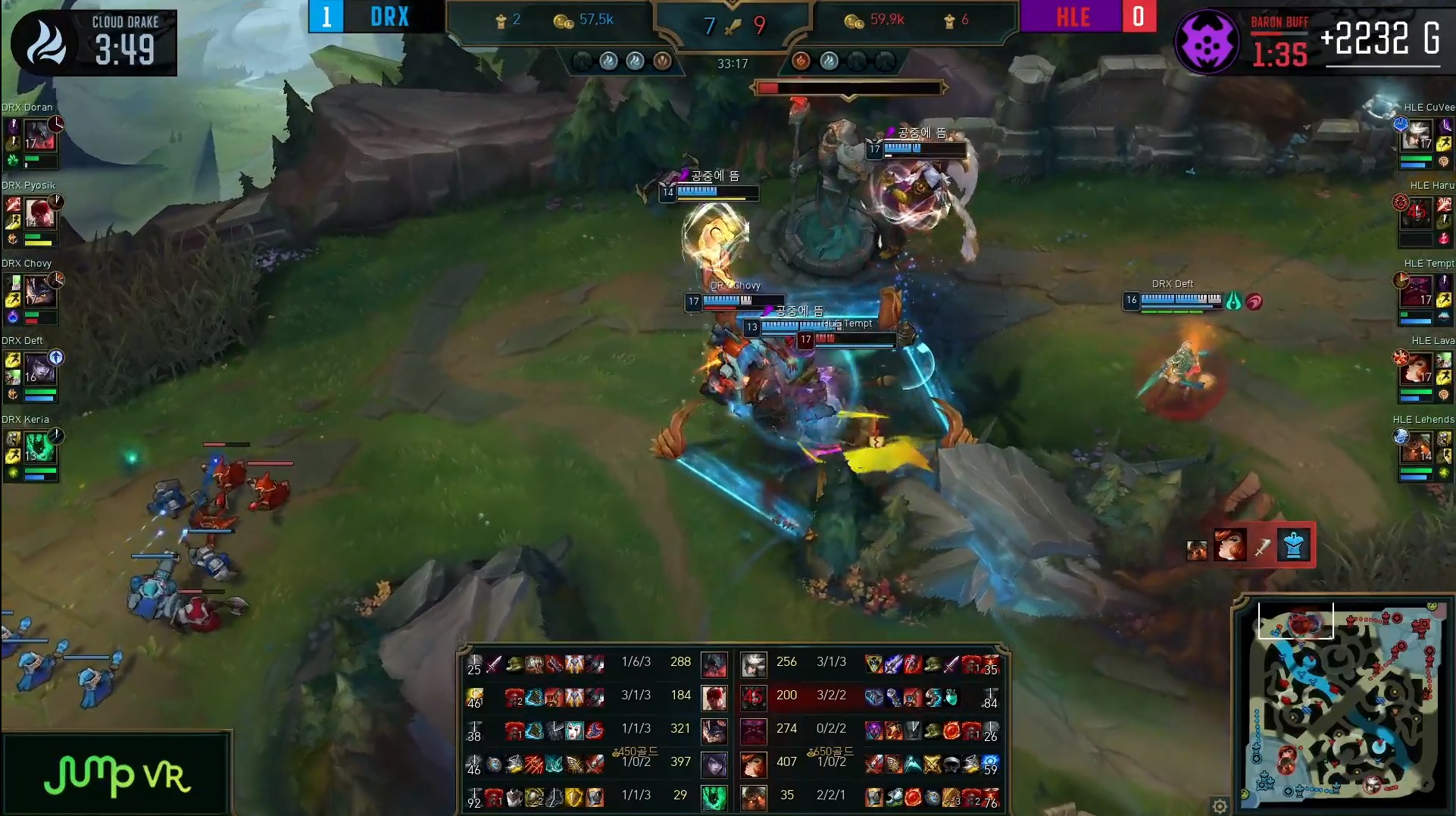This screenshot has height=816, width=1456.
Task: Select the purple Baron Buff skull icon
Action: pyautogui.click(x=1208, y=42)
